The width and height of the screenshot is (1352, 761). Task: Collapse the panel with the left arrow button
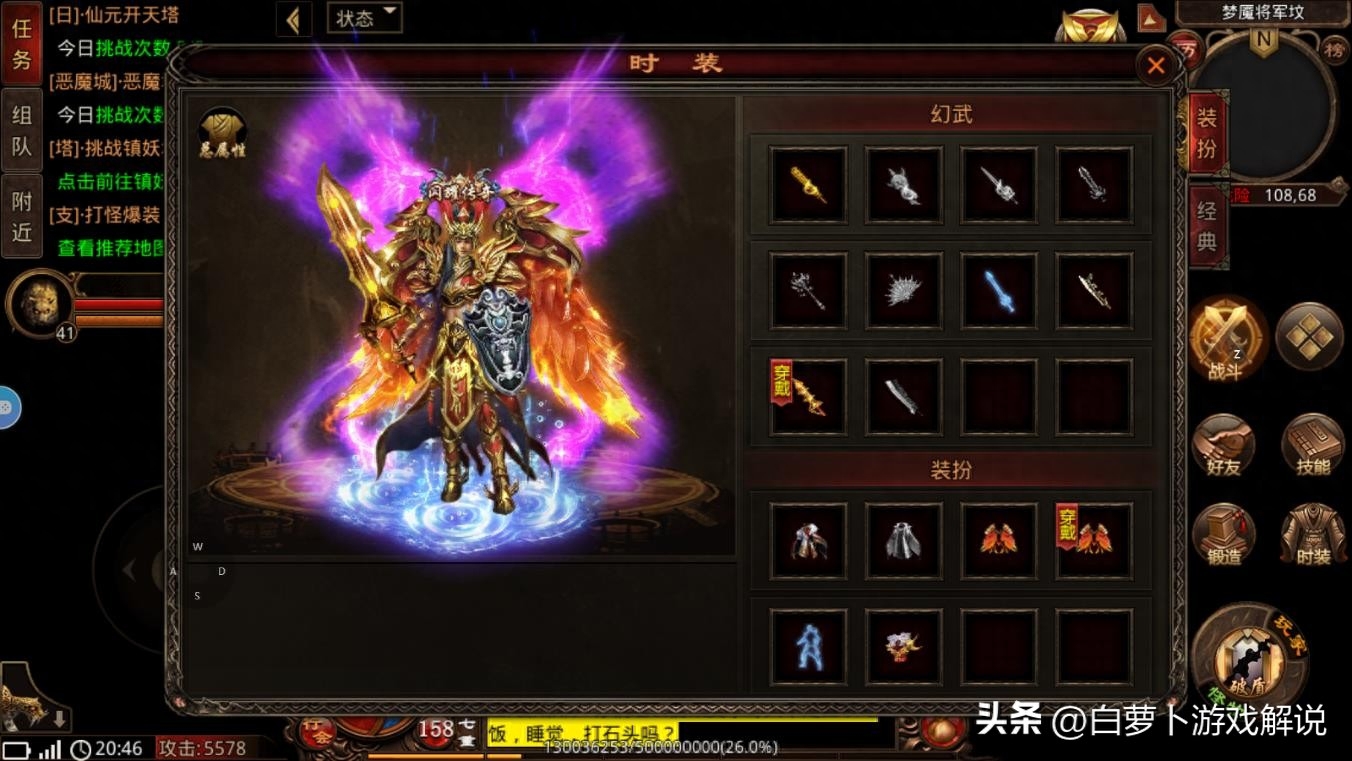click(x=293, y=19)
